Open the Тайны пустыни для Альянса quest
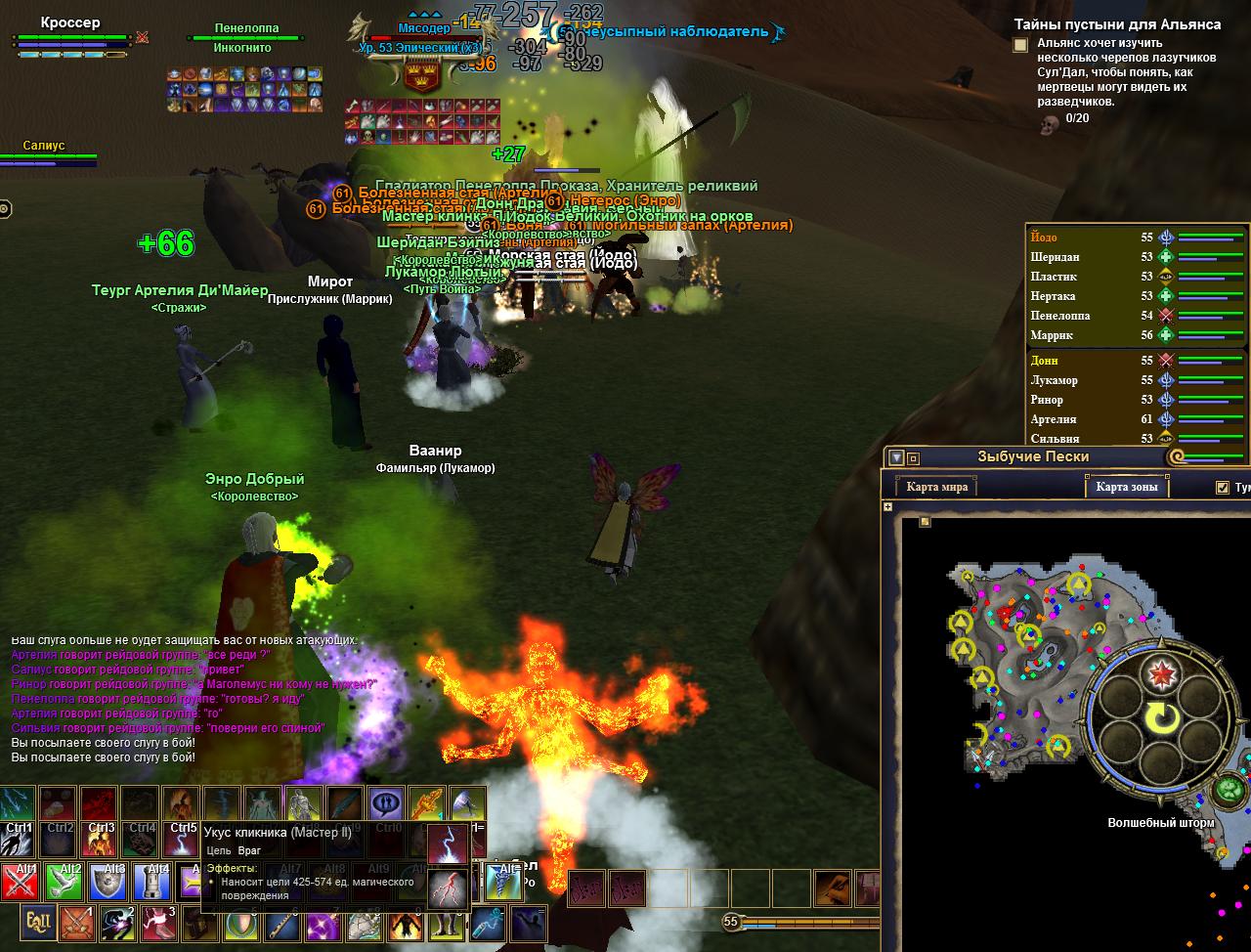 (1117, 24)
